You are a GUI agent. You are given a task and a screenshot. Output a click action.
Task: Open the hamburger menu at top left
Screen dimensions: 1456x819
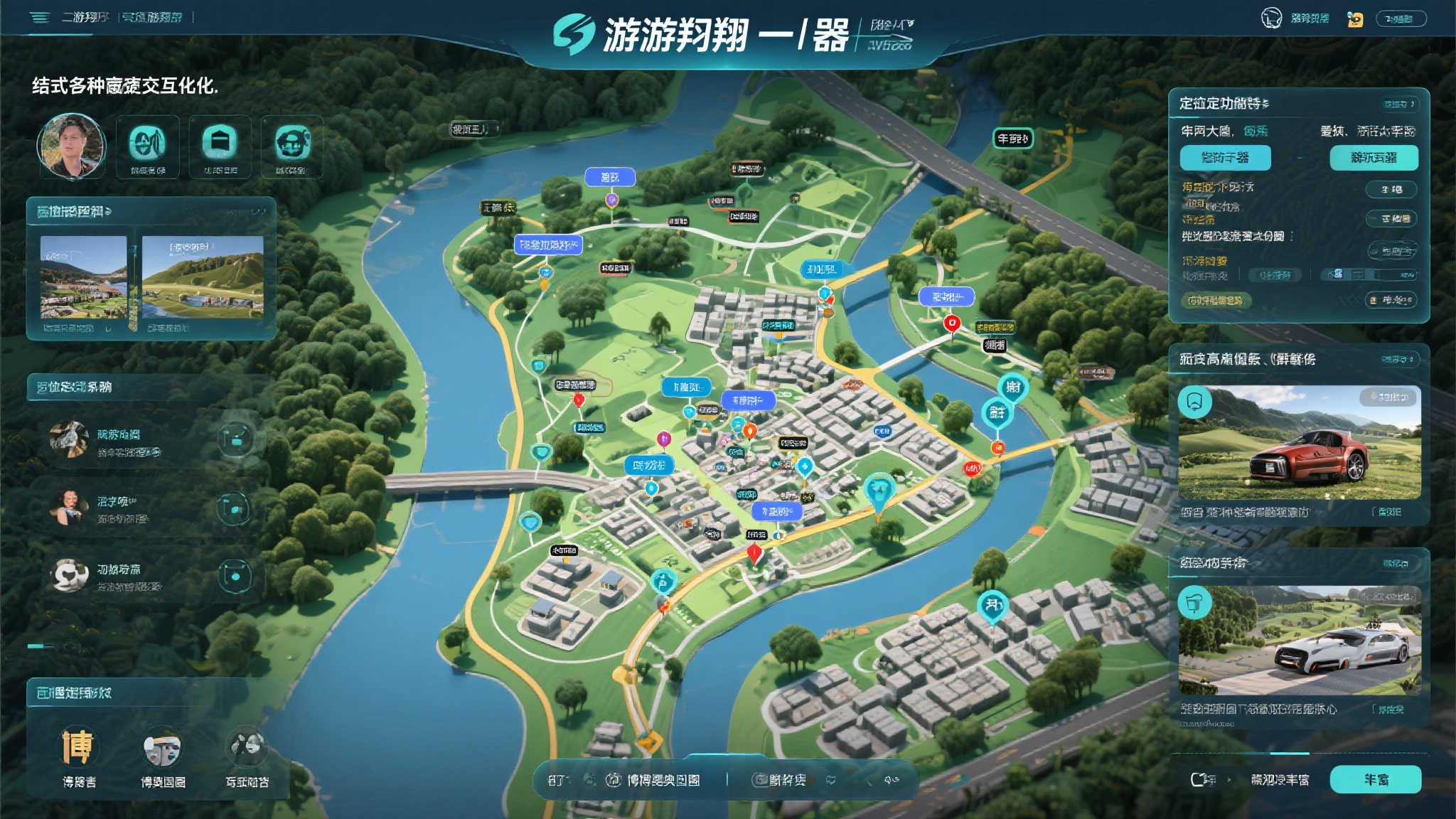(x=40, y=18)
